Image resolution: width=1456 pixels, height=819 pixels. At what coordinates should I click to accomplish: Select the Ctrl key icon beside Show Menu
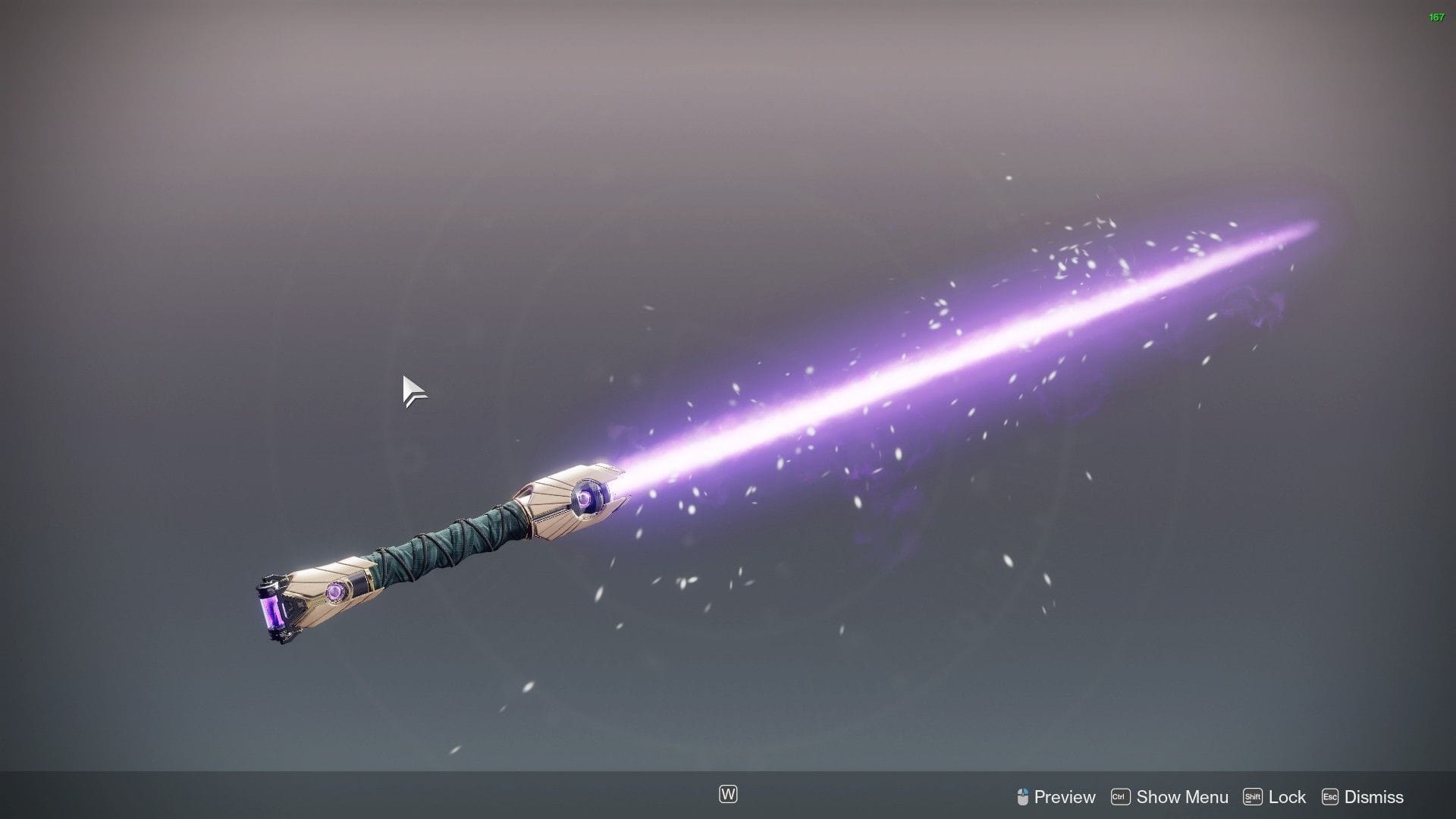[1120, 796]
